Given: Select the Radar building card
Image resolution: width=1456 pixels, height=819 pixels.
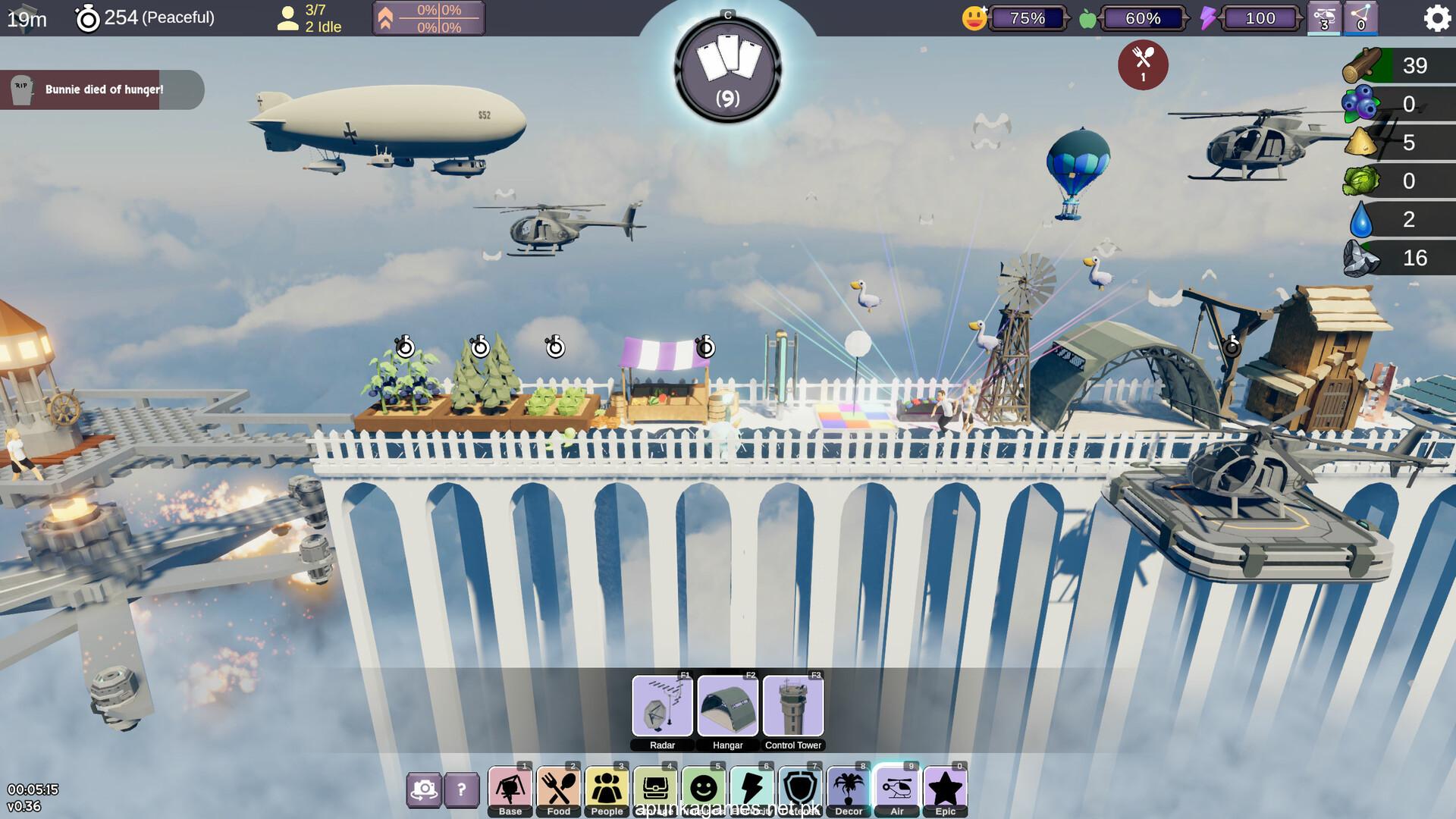Looking at the screenshot, I should (662, 706).
